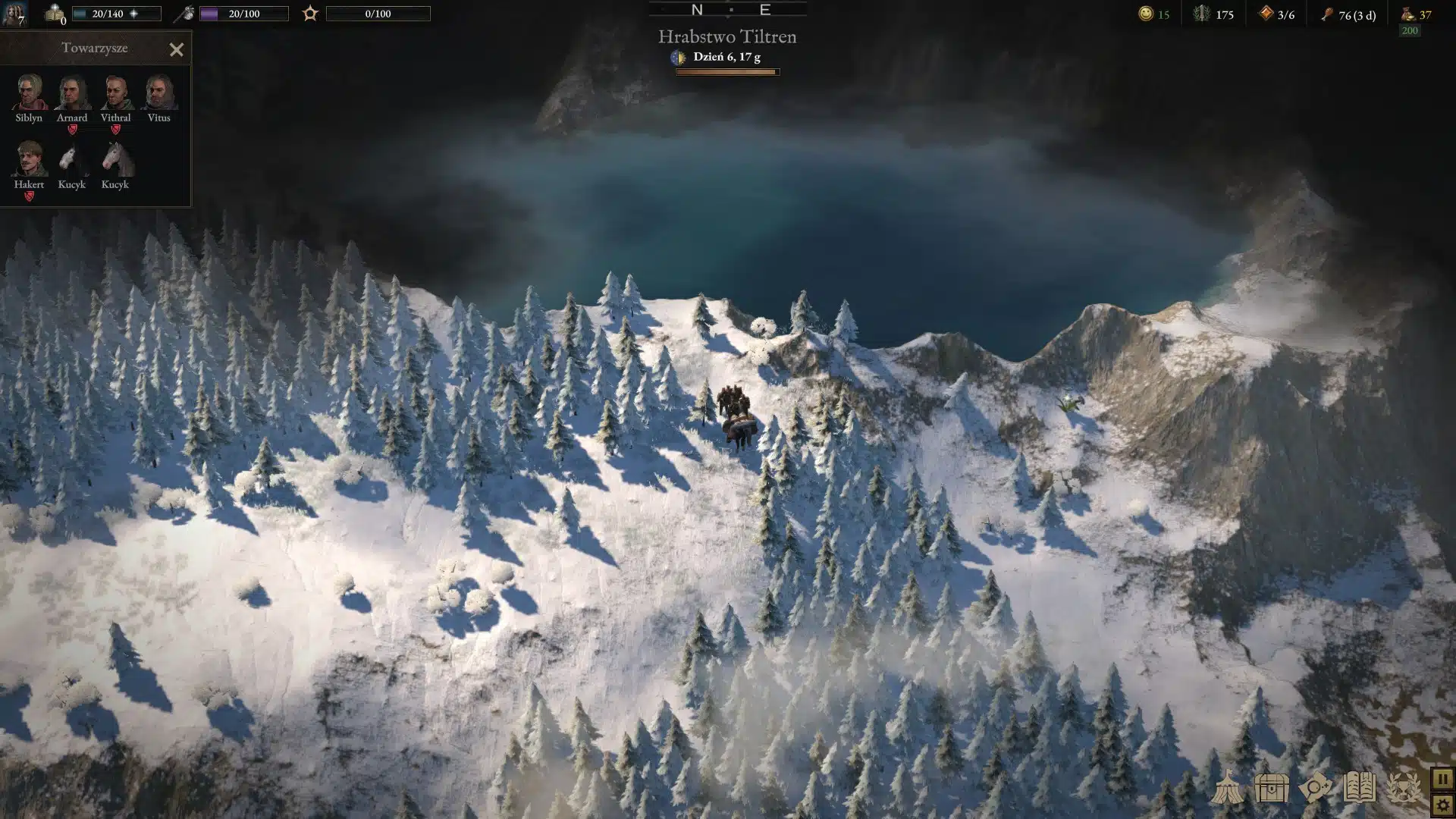This screenshot has height=819, width=1456.
Task: Pause the game with the pause button
Action: point(1442,779)
